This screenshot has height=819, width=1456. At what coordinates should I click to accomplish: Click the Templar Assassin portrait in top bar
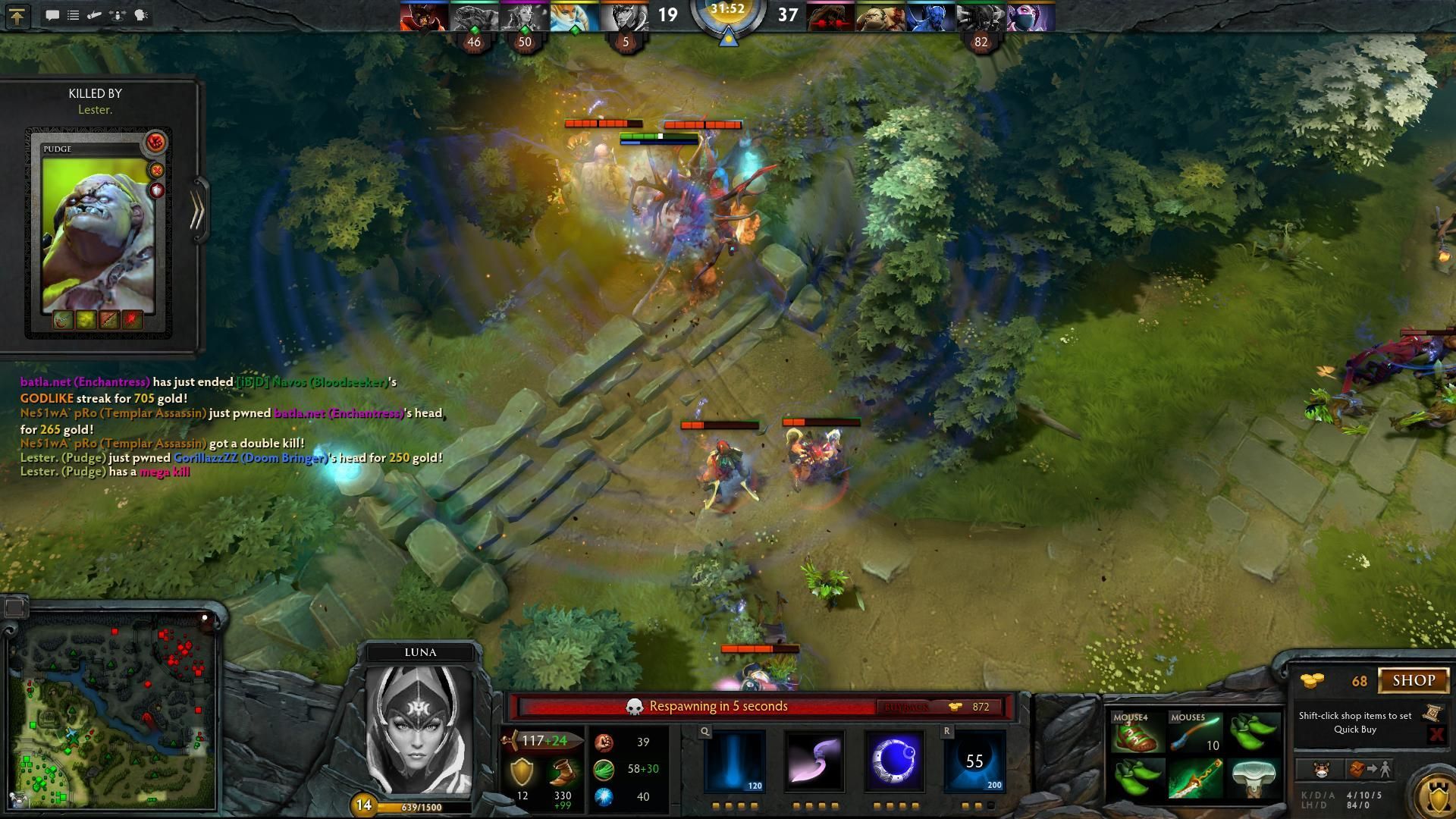click(x=1031, y=17)
